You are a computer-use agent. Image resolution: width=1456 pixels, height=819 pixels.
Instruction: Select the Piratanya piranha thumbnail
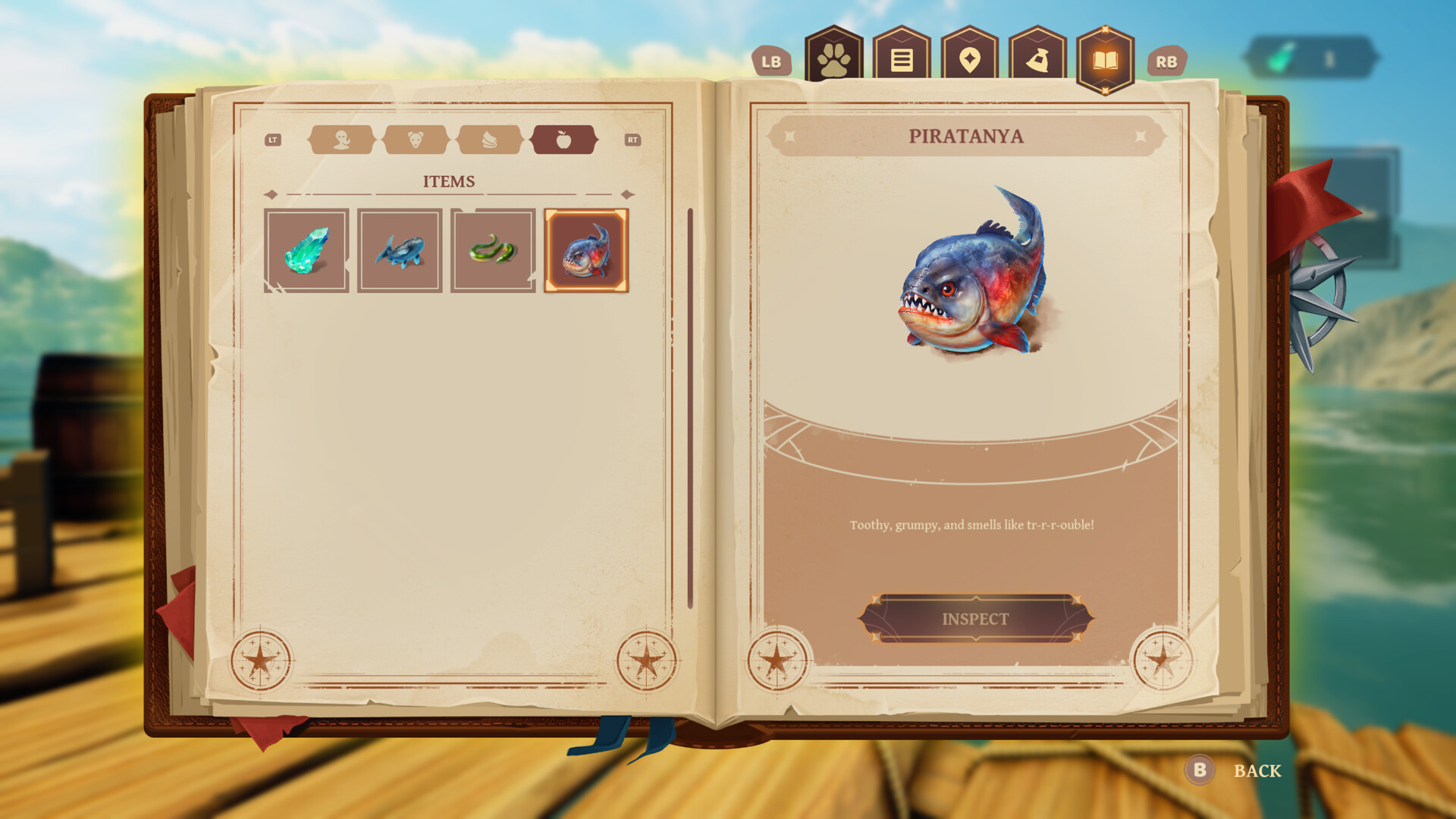coord(586,249)
